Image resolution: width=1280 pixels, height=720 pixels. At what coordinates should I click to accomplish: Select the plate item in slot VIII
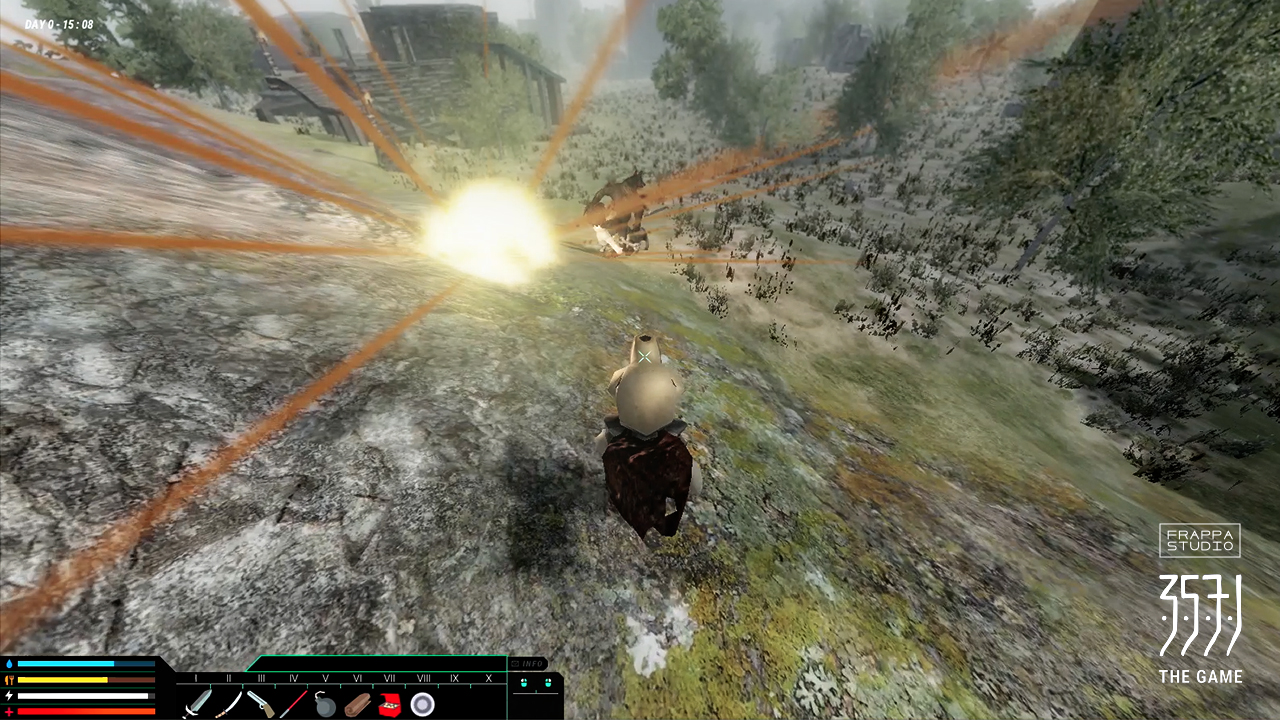tap(422, 704)
